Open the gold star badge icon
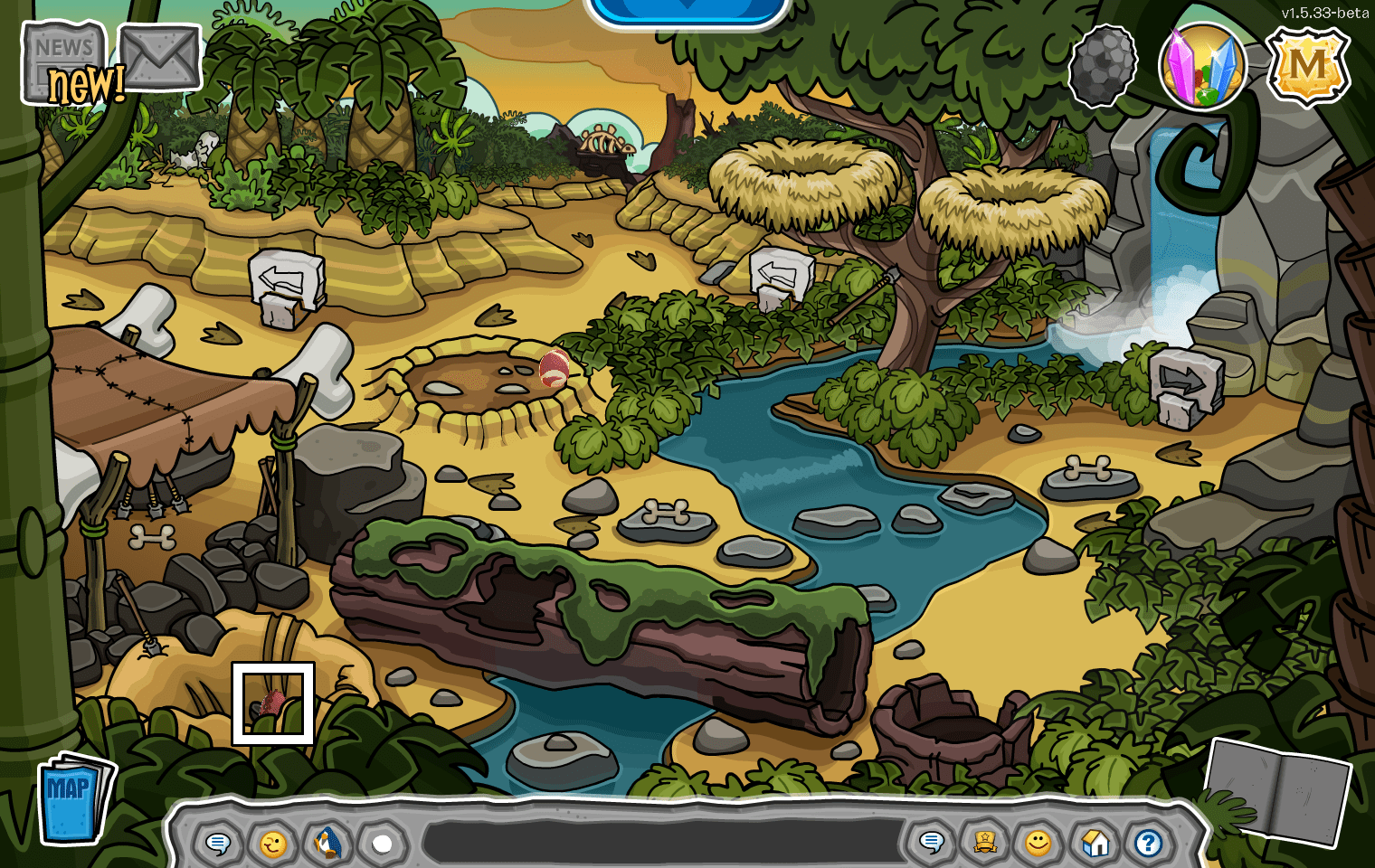Viewport: 1375px width, 868px height. pos(985,843)
